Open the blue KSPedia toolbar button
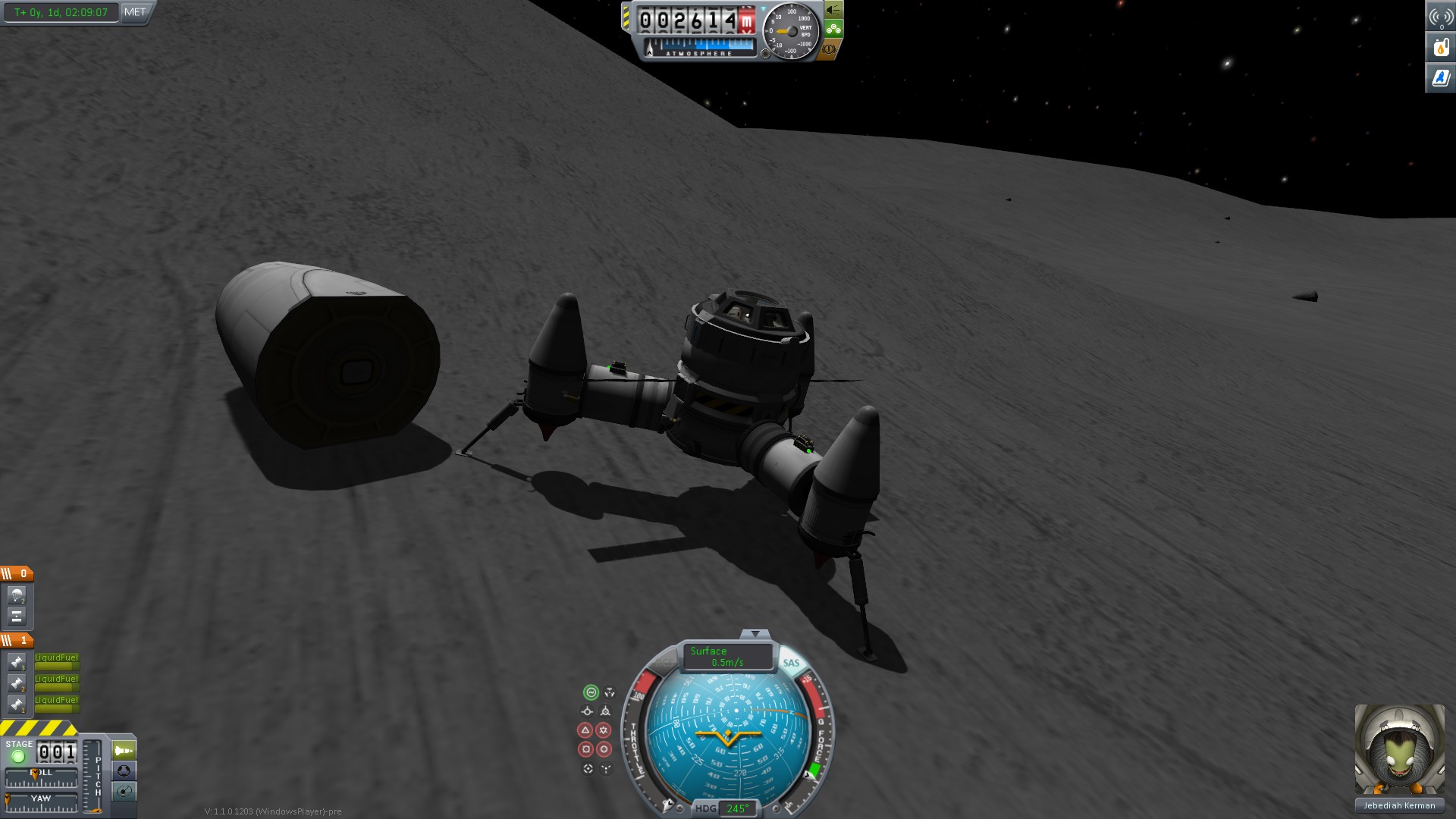This screenshot has width=1456, height=819. tap(1441, 77)
